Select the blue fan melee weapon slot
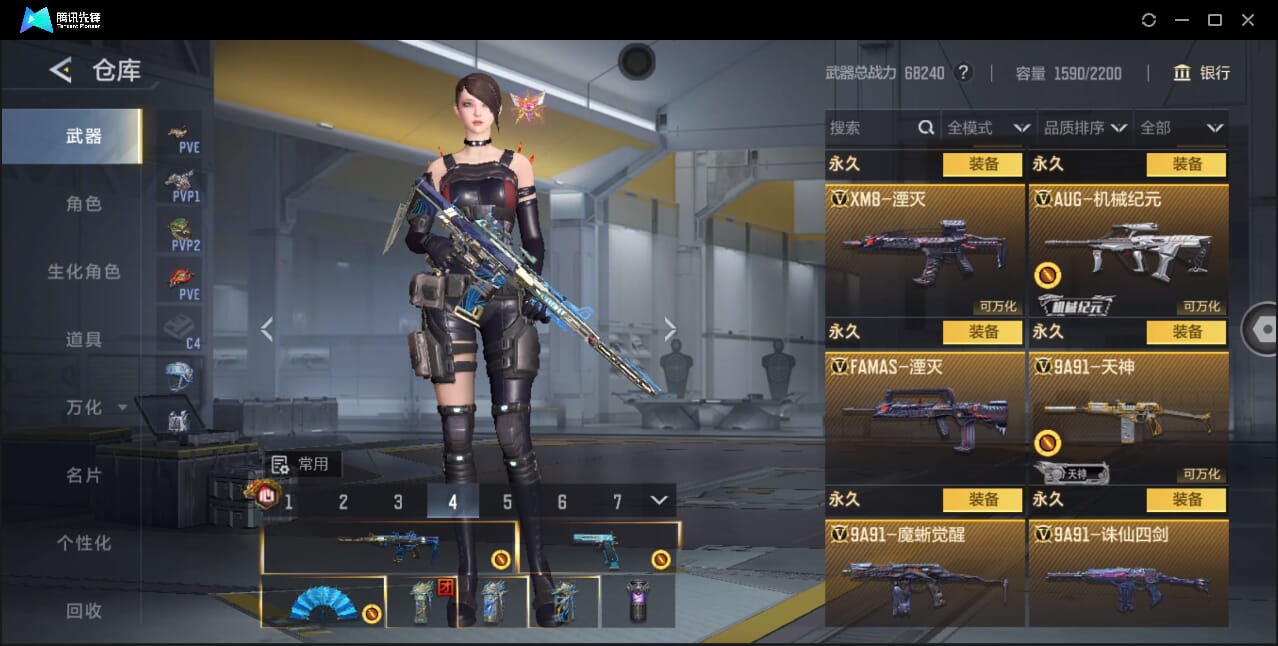Screen dimensions: 1278x646 pyautogui.click(x=323, y=602)
